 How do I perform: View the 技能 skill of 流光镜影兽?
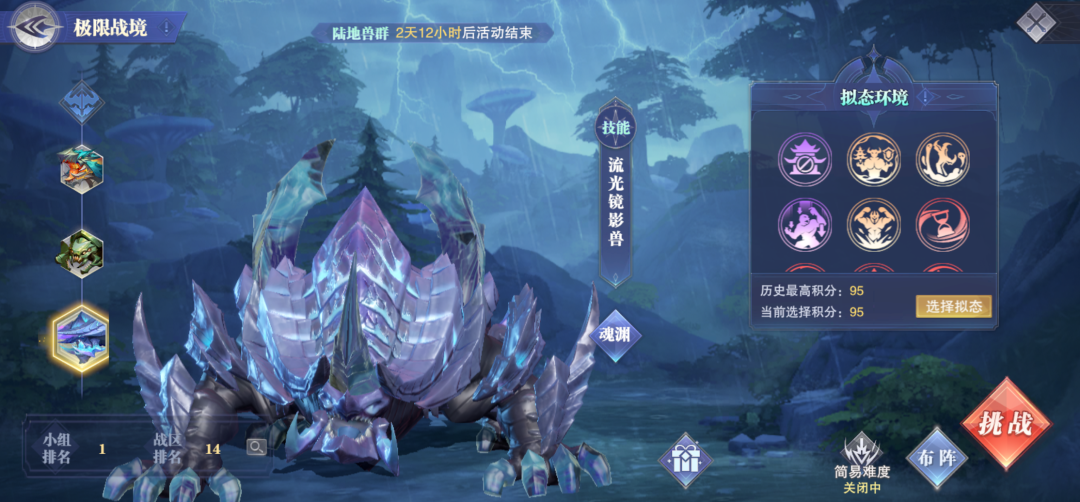[x=615, y=127]
